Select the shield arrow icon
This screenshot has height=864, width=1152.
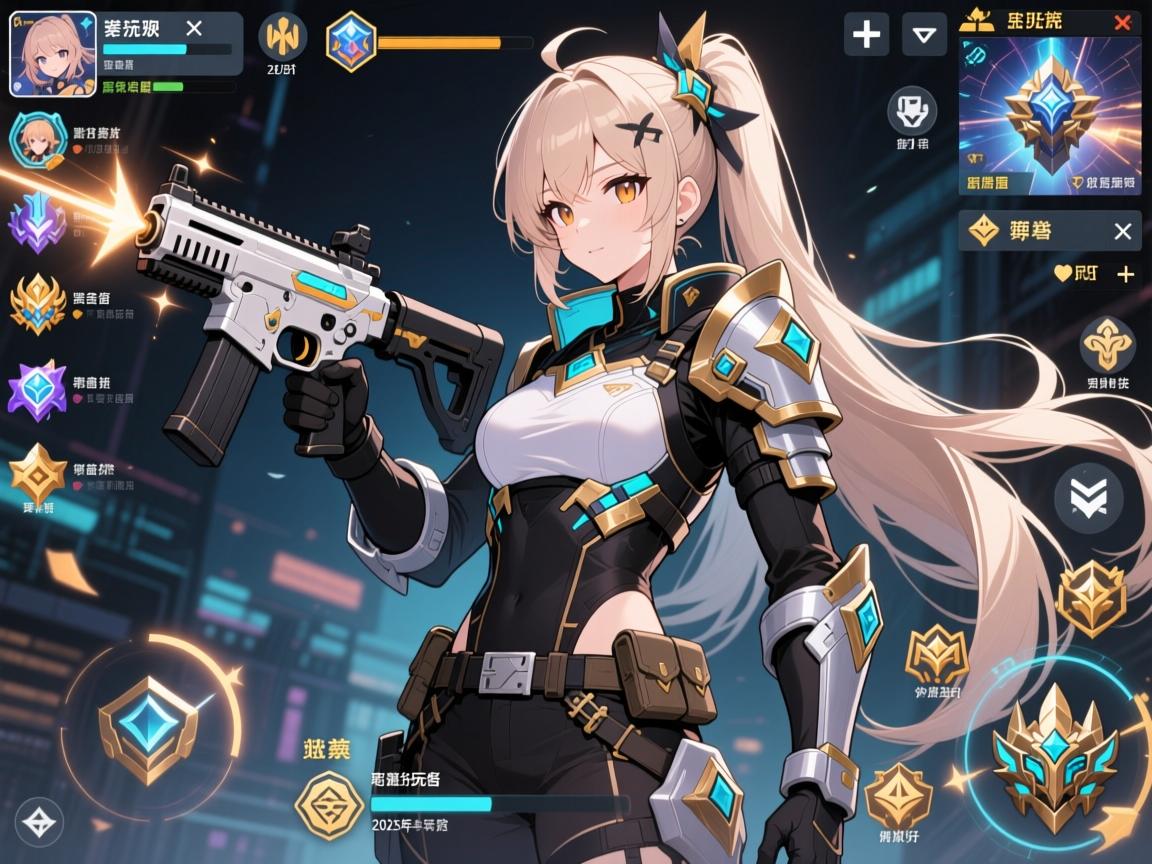pos(911,109)
